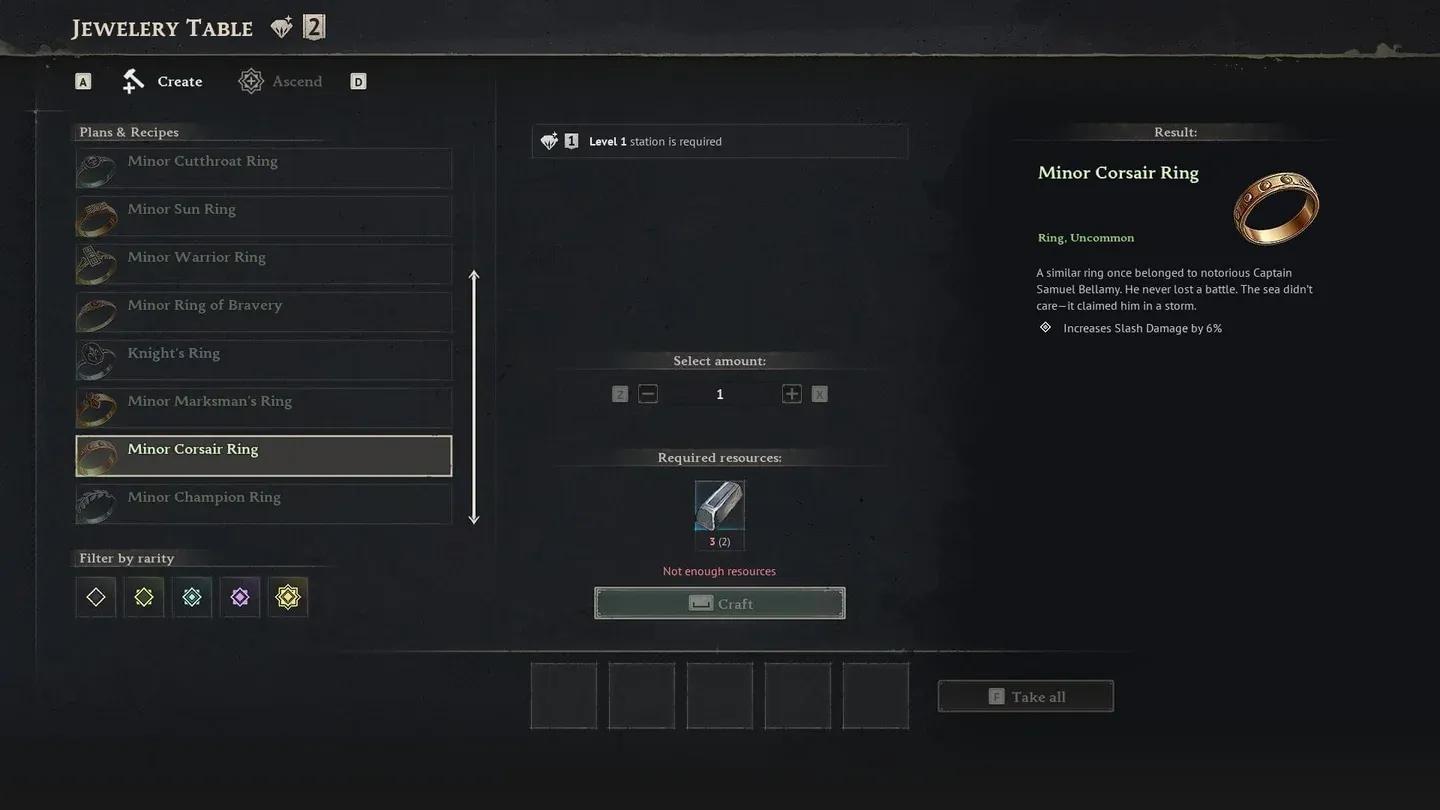This screenshot has height=810, width=1440.
Task: Decrease craft amount with the minus button
Action: 648,393
